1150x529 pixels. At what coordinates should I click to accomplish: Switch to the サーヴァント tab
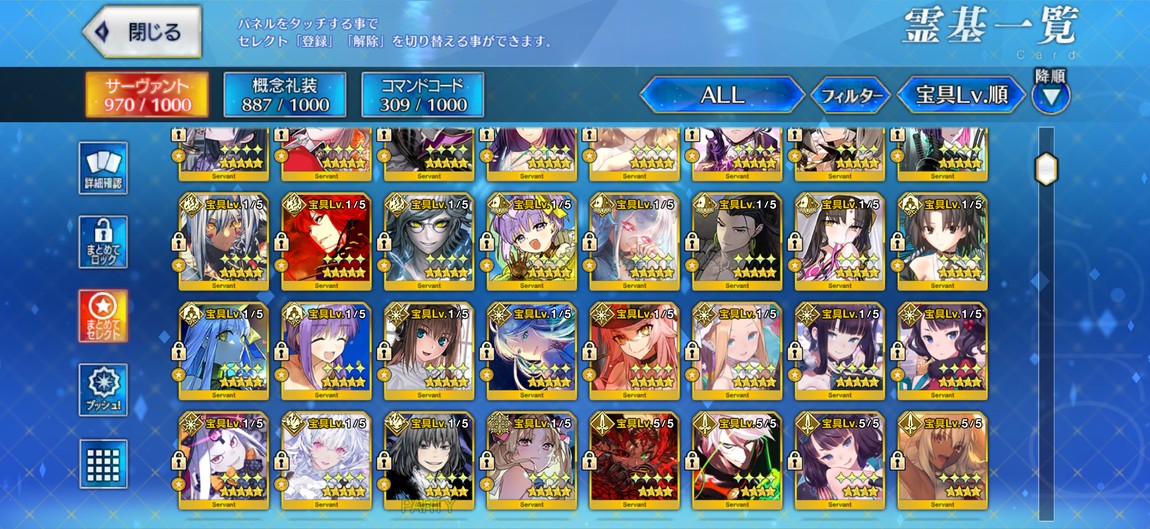tap(146, 94)
